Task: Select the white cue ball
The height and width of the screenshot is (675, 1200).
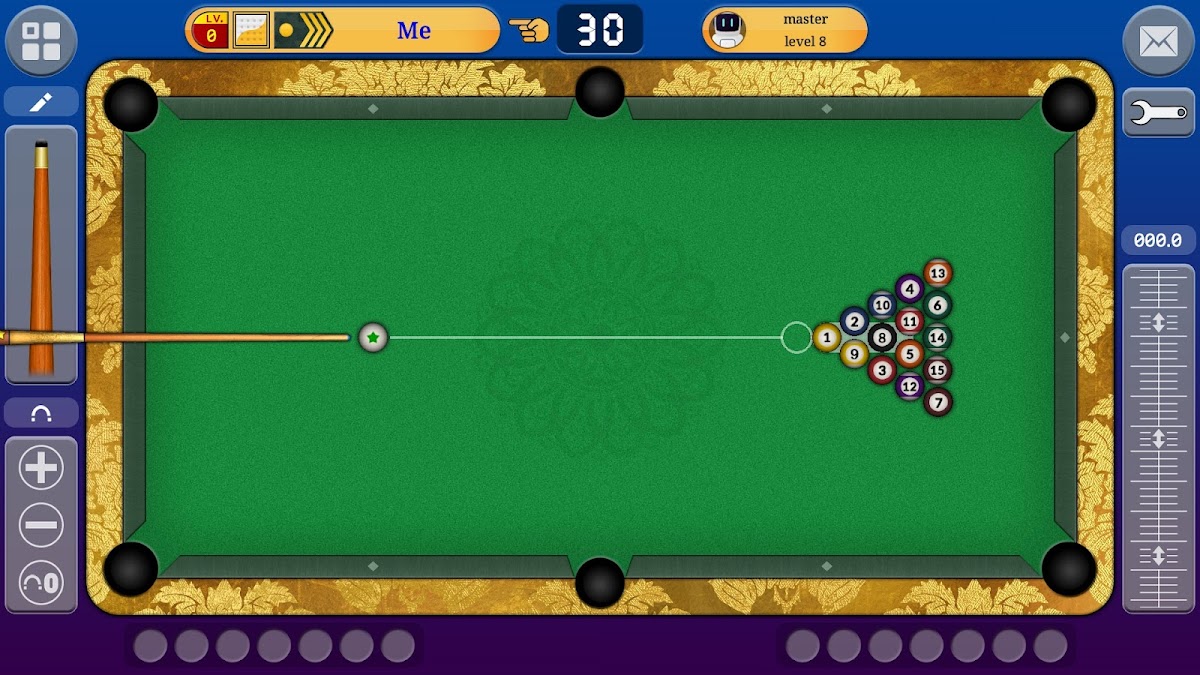Action: (373, 338)
